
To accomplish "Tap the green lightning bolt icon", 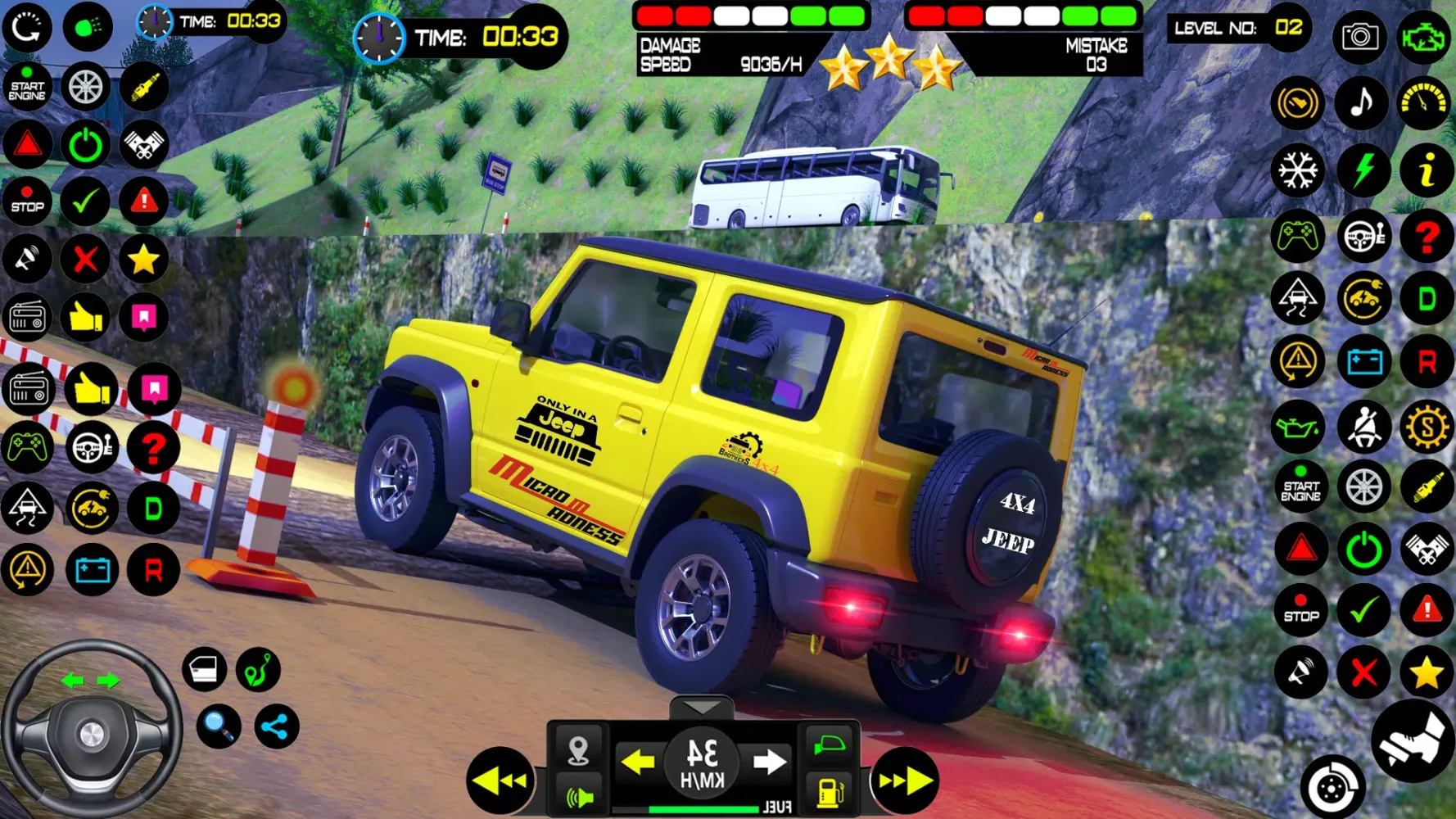I will 1363,171.
